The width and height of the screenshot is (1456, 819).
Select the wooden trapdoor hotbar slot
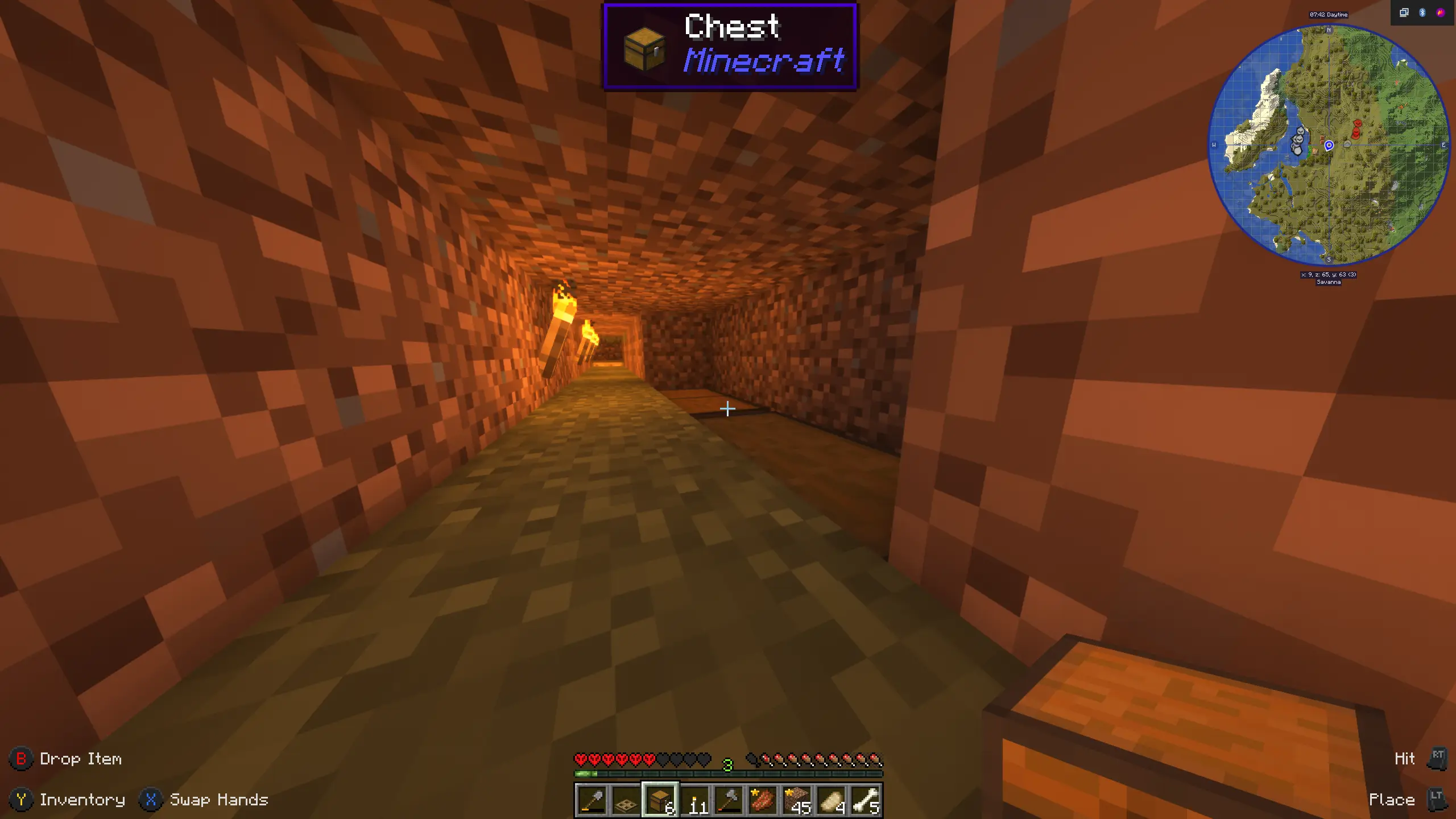pos(626,800)
